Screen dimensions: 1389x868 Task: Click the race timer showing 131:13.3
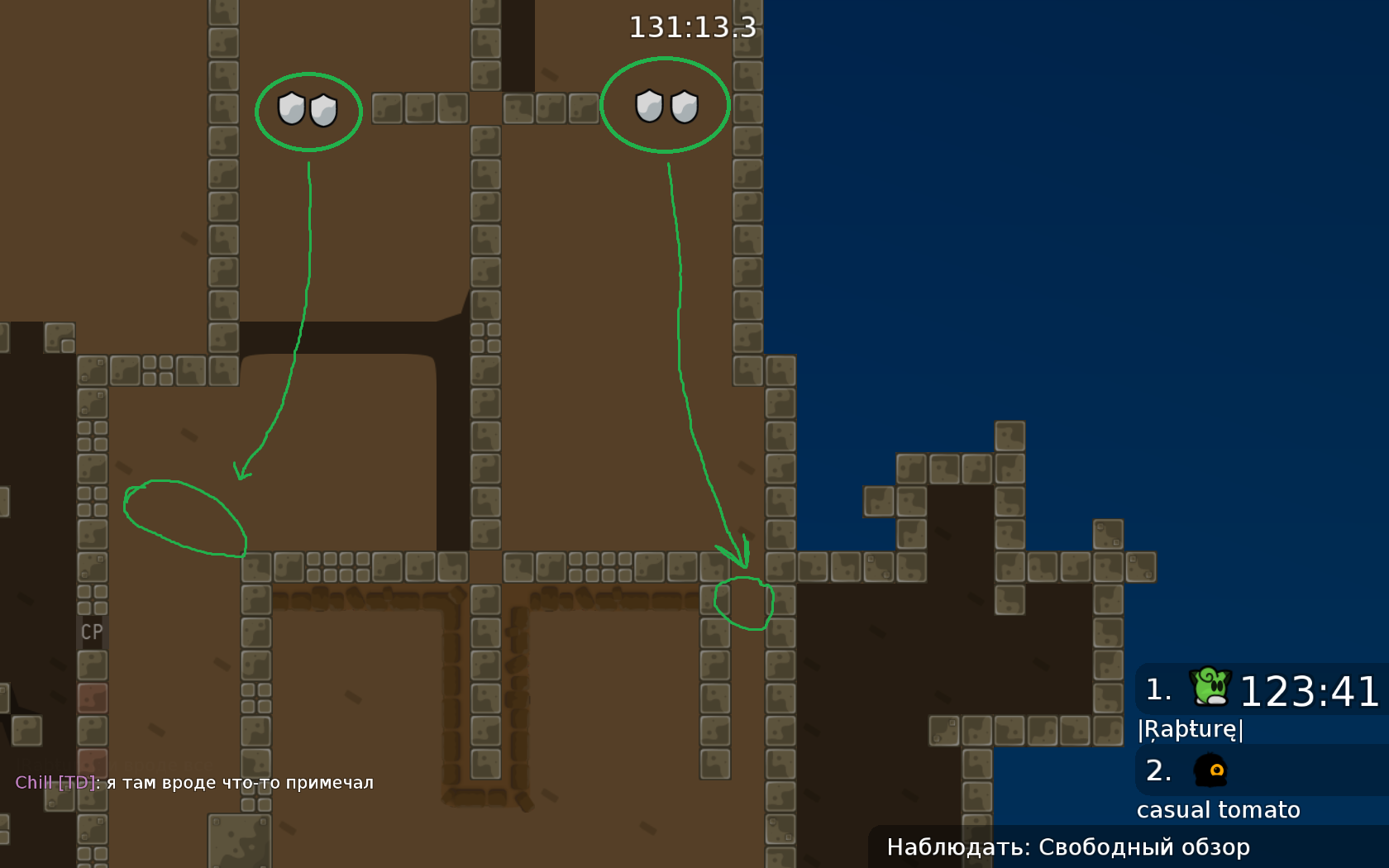[693, 27]
